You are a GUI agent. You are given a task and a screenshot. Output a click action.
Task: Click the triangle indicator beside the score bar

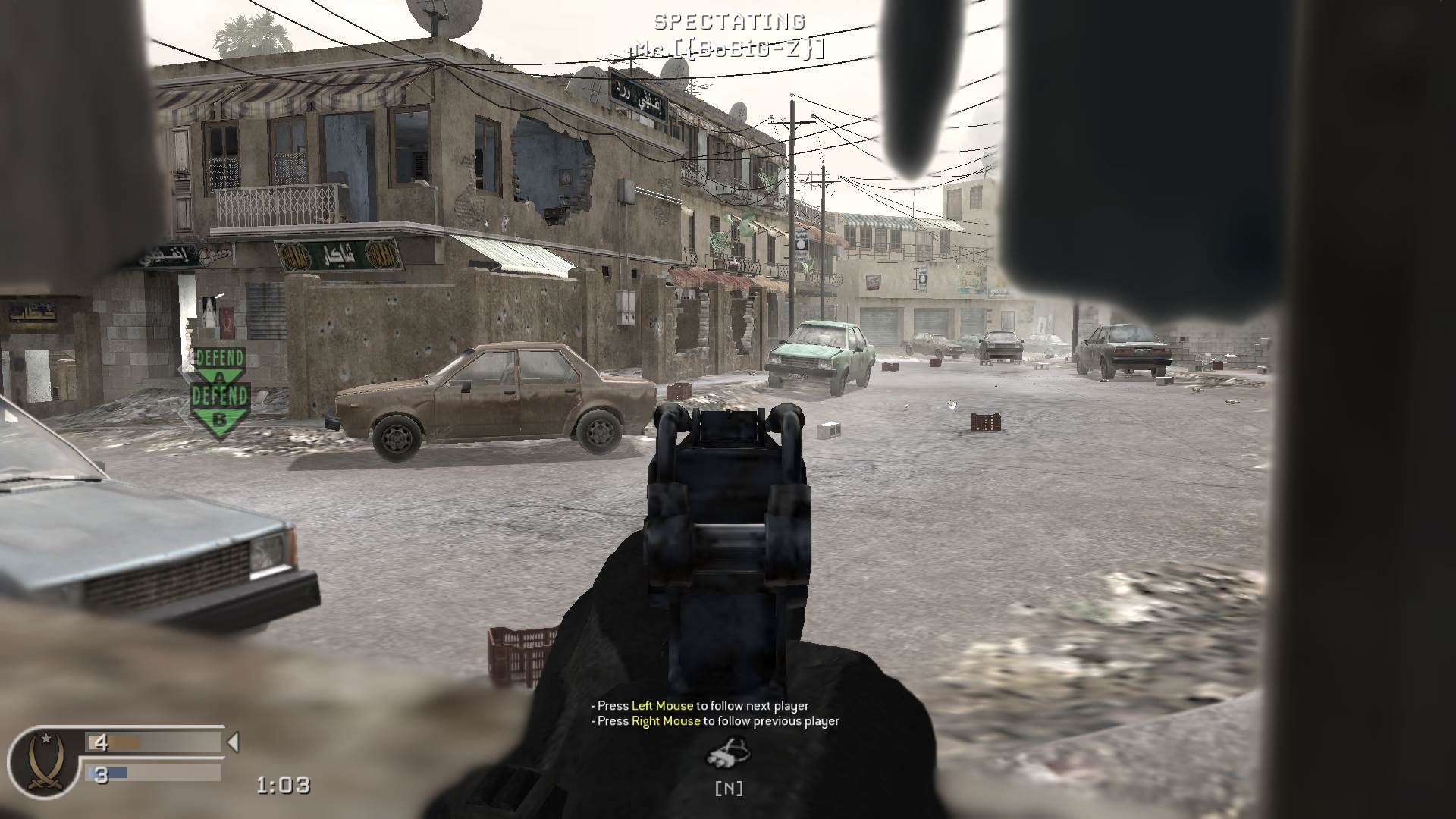coord(235,742)
